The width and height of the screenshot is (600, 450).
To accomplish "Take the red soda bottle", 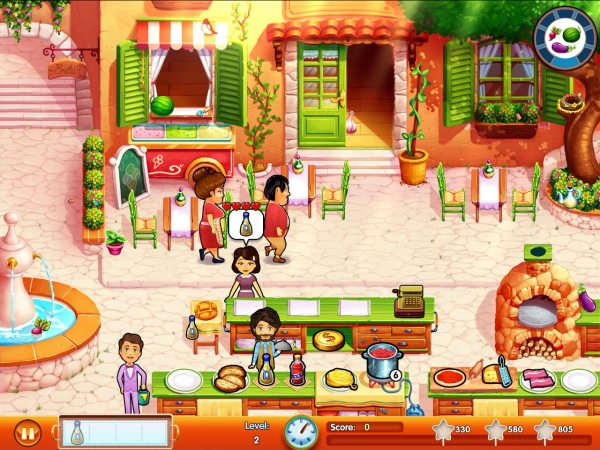I will tap(296, 372).
